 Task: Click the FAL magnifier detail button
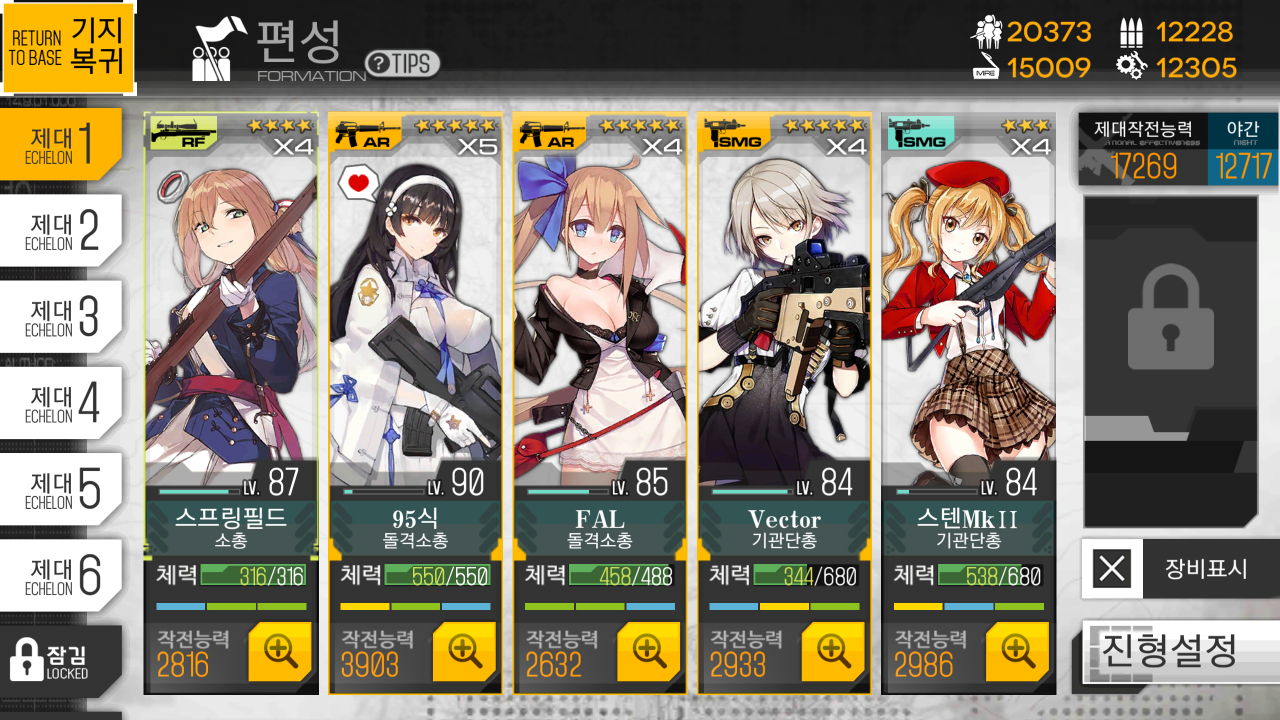[649, 651]
